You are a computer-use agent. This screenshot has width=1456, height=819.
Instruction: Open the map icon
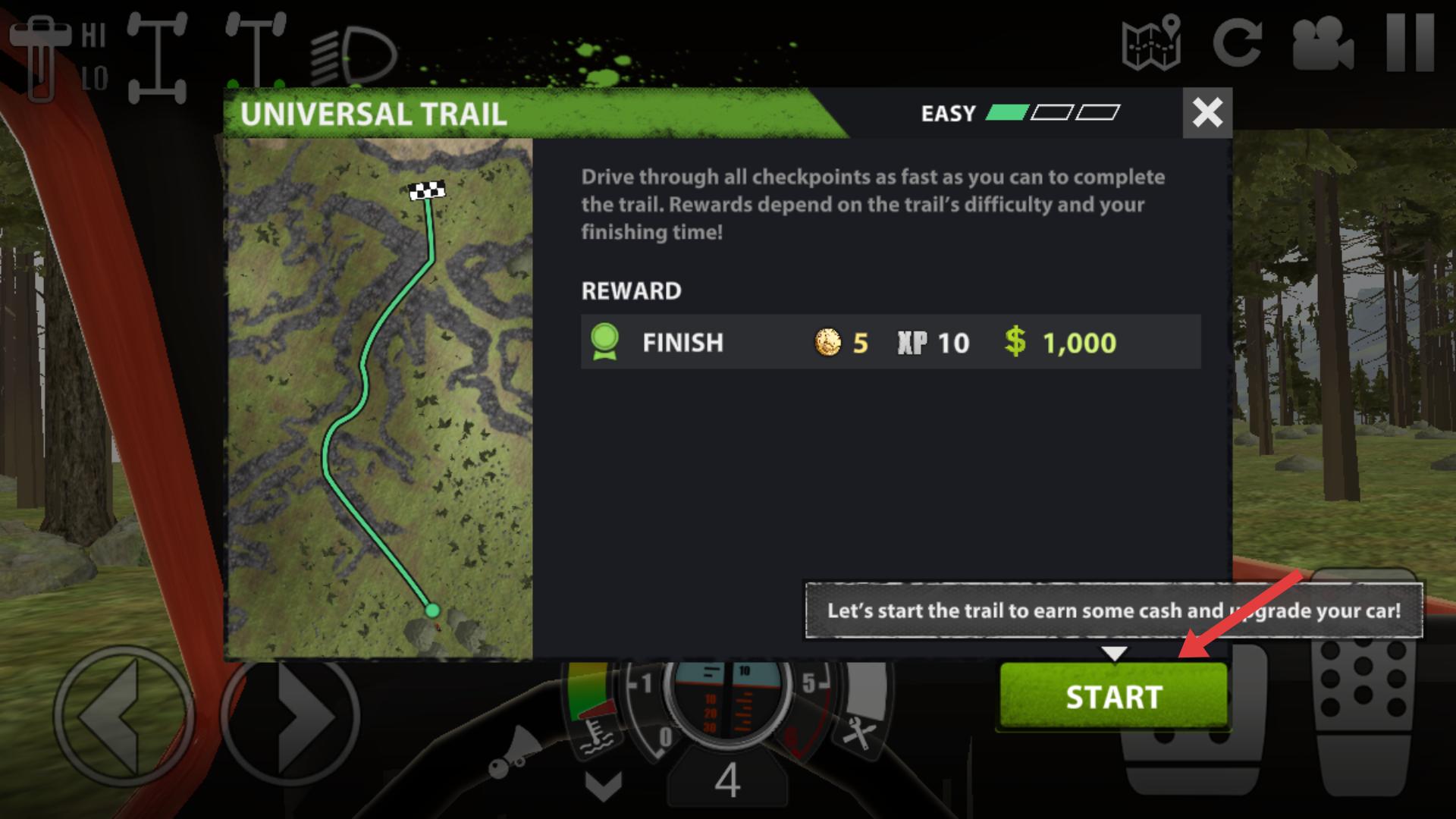pyautogui.click(x=1151, y=43)
